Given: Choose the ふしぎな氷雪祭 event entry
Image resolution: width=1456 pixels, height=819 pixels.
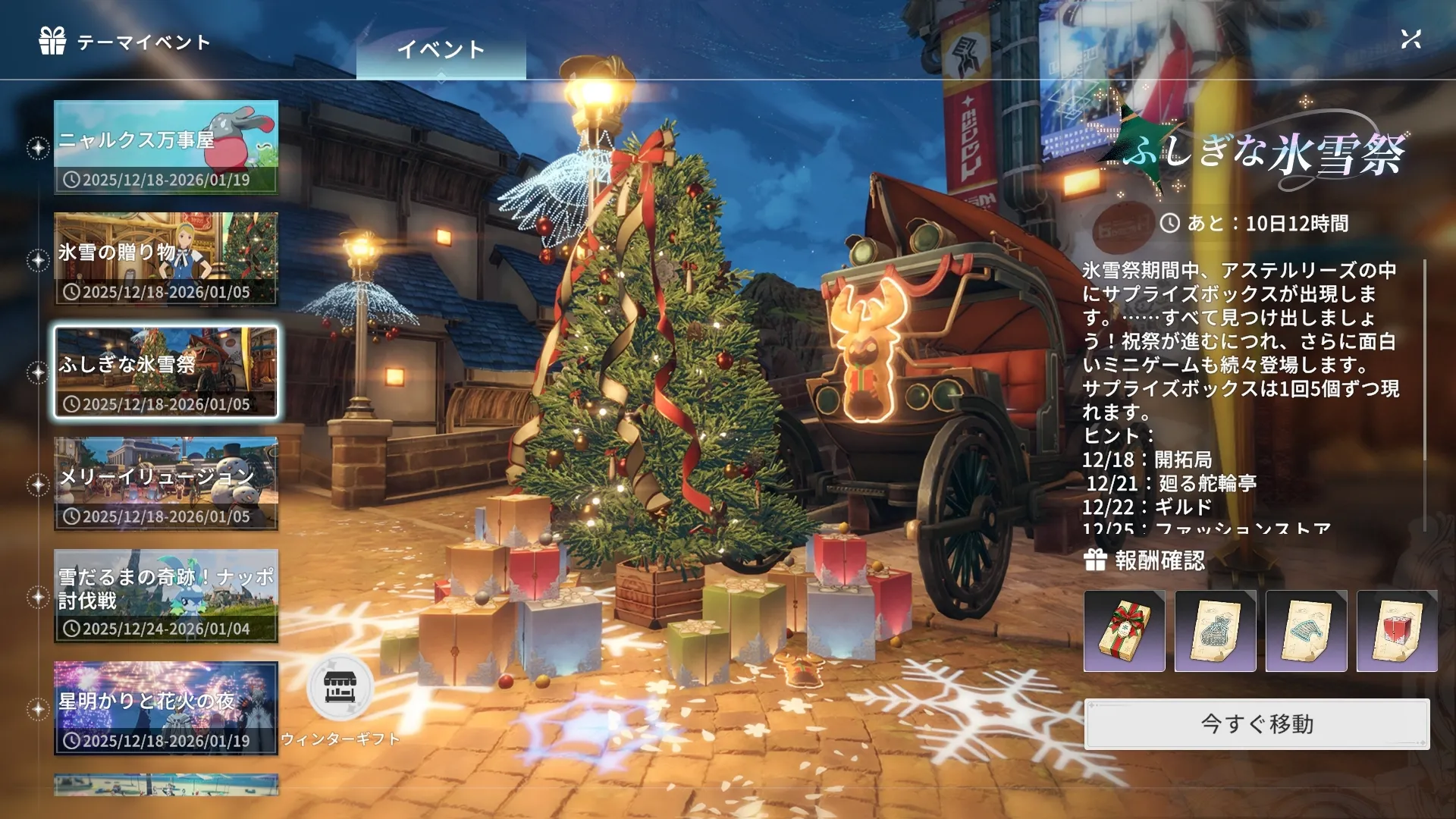Looking at the screenshot, I should (166, 372).
